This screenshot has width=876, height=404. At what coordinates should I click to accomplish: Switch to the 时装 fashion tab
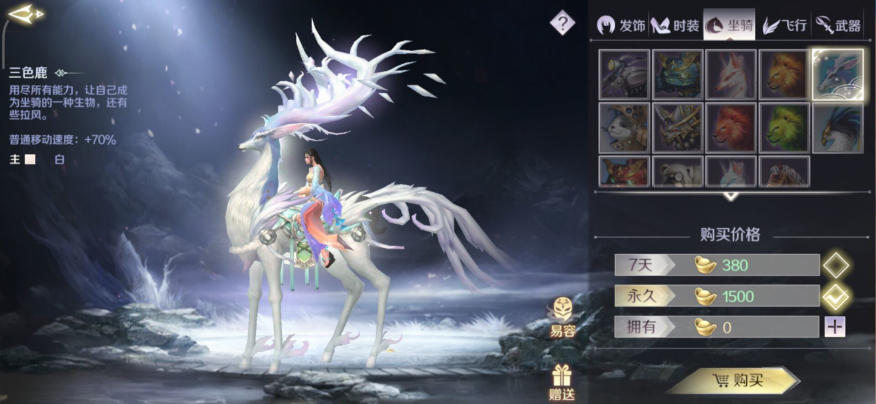(674, 25)
